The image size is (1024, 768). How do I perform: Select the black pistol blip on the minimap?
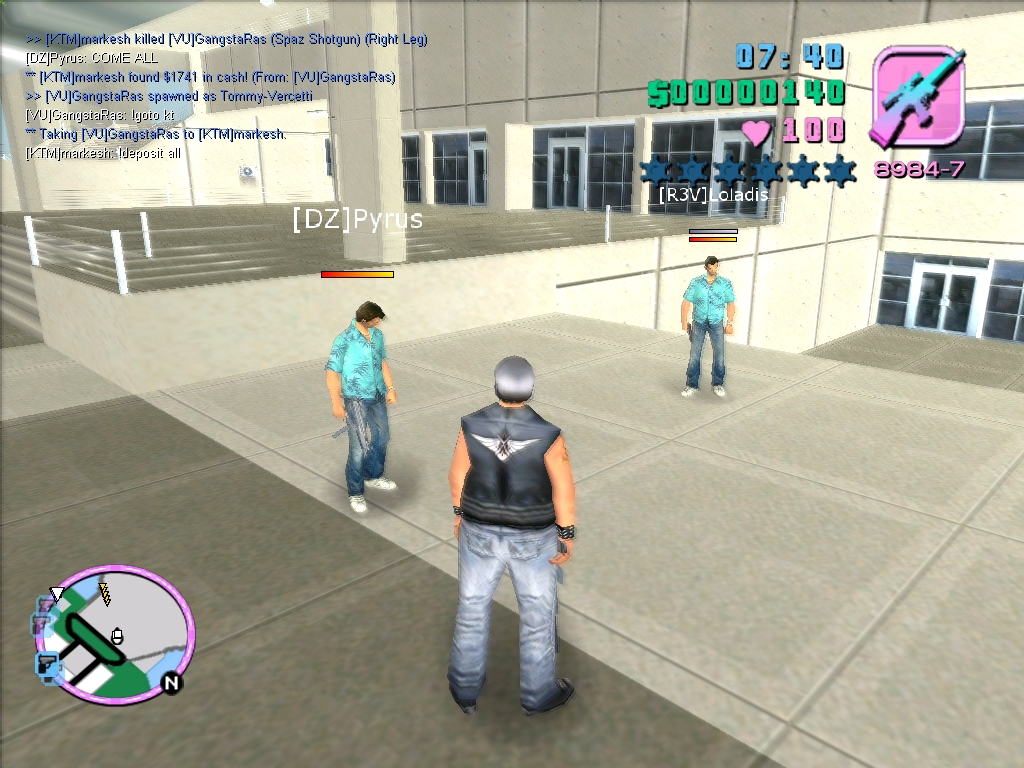tap(47, 662)
